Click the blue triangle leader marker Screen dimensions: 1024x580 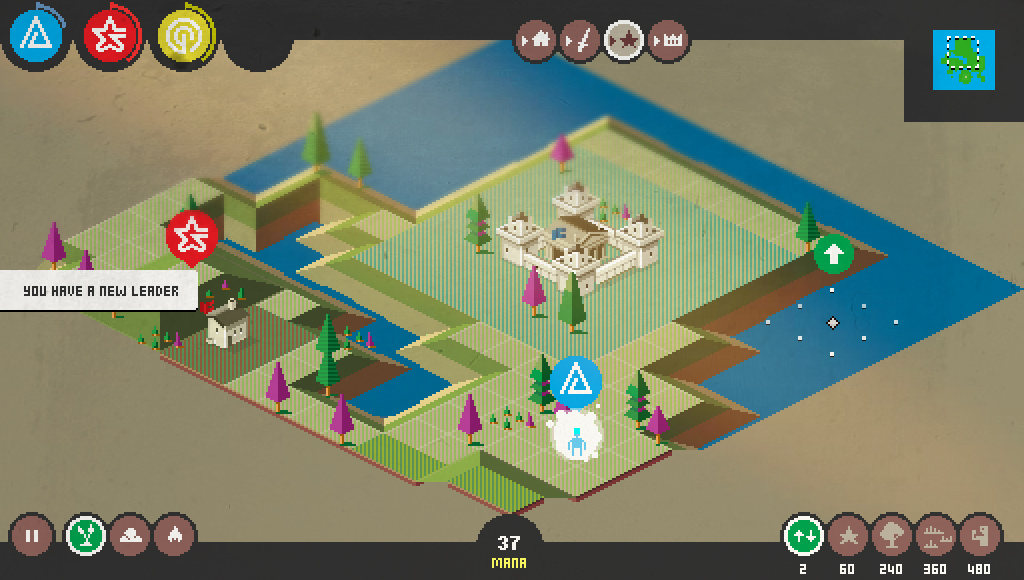point(576,381)
